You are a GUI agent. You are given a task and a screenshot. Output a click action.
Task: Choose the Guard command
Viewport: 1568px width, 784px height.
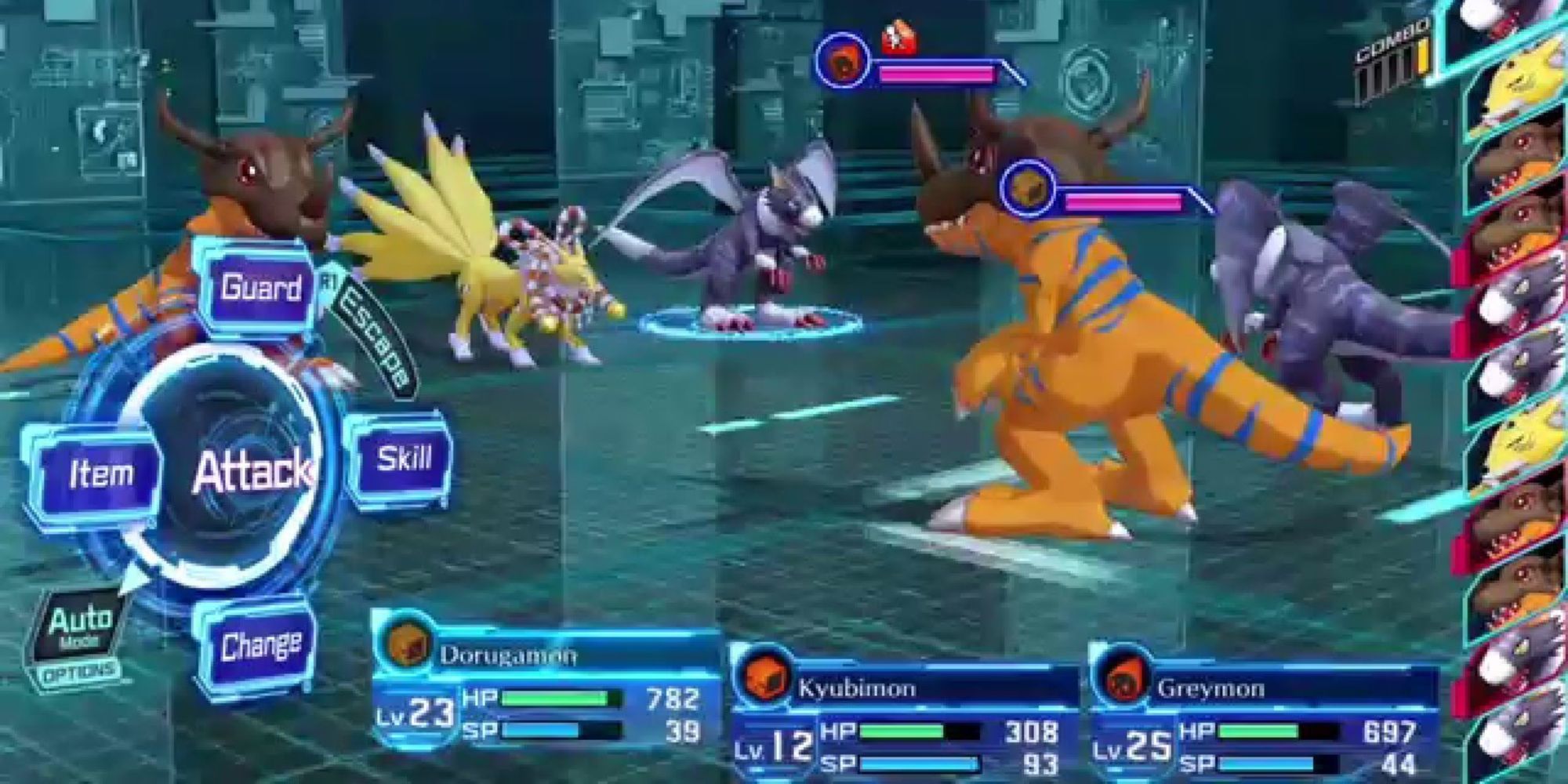click(x=260, y=289)
